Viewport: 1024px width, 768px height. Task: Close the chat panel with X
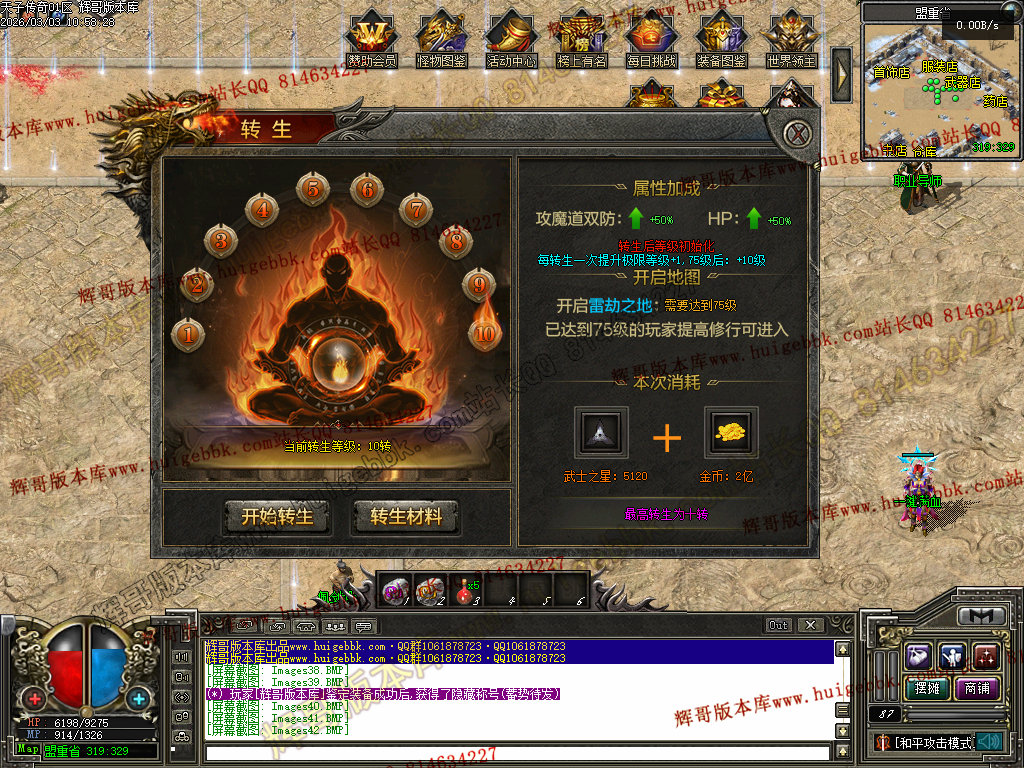[810, 625]
